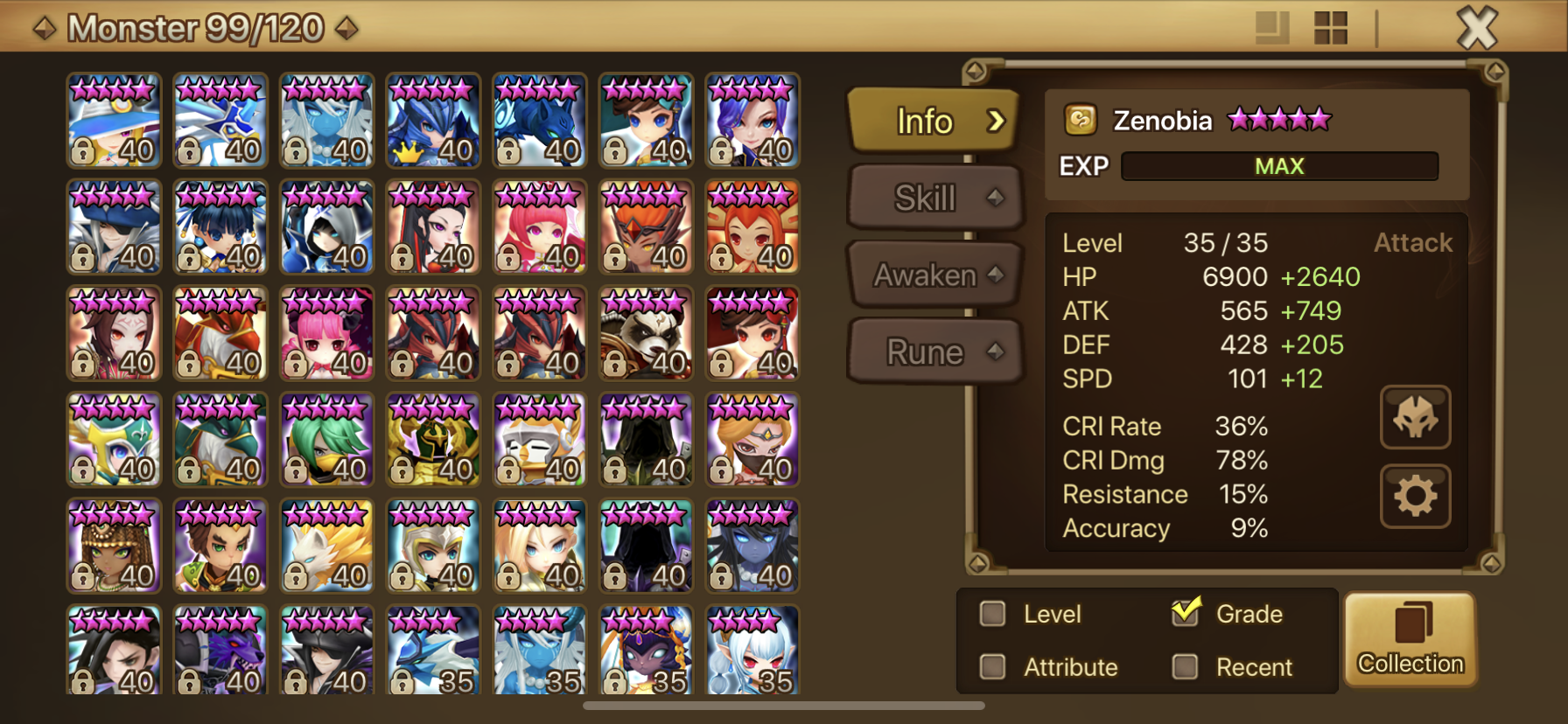Viewport: 1568px width, 724px height.
Task: Click the skull monster icon near stats panel
Action: (x=1416, y=419)
